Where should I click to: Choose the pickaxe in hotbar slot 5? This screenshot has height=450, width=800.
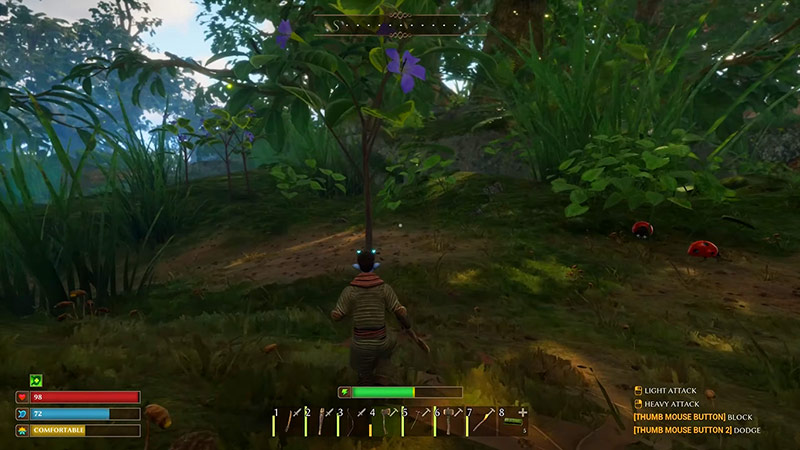419,422
